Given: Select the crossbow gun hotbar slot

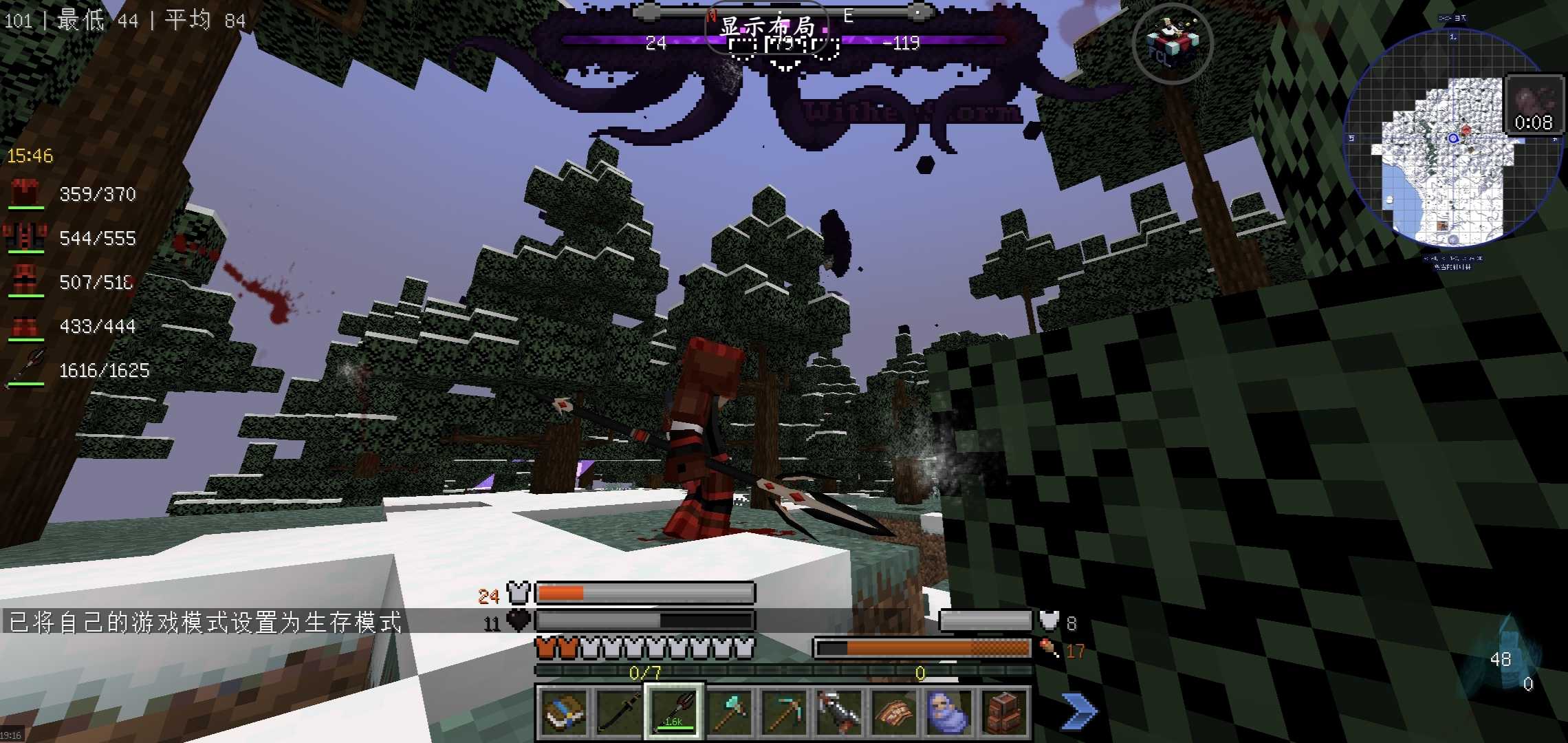Looking at the screenshot, I should 838,712.
